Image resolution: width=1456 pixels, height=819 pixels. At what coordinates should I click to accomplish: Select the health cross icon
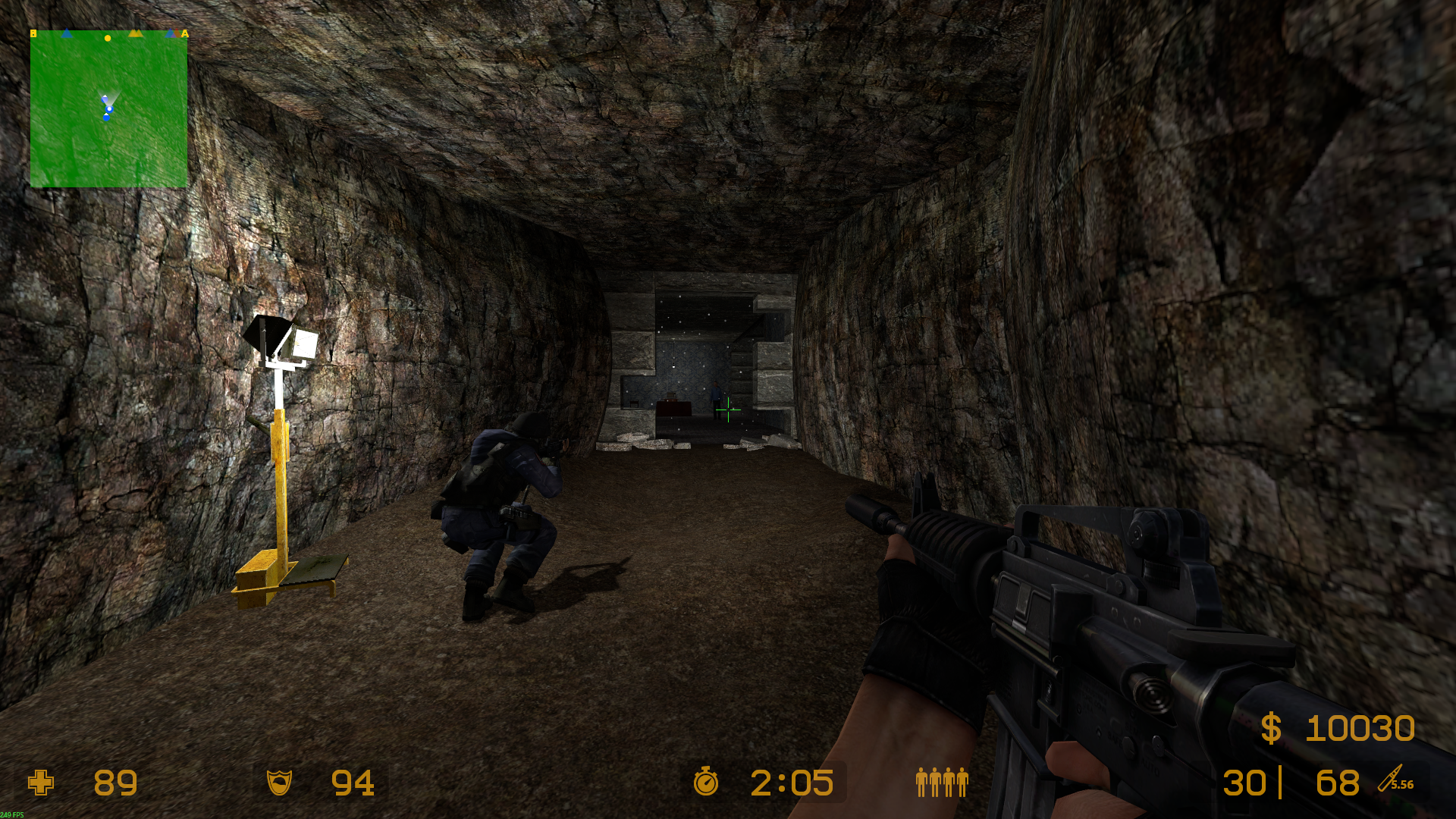point(41,783)
